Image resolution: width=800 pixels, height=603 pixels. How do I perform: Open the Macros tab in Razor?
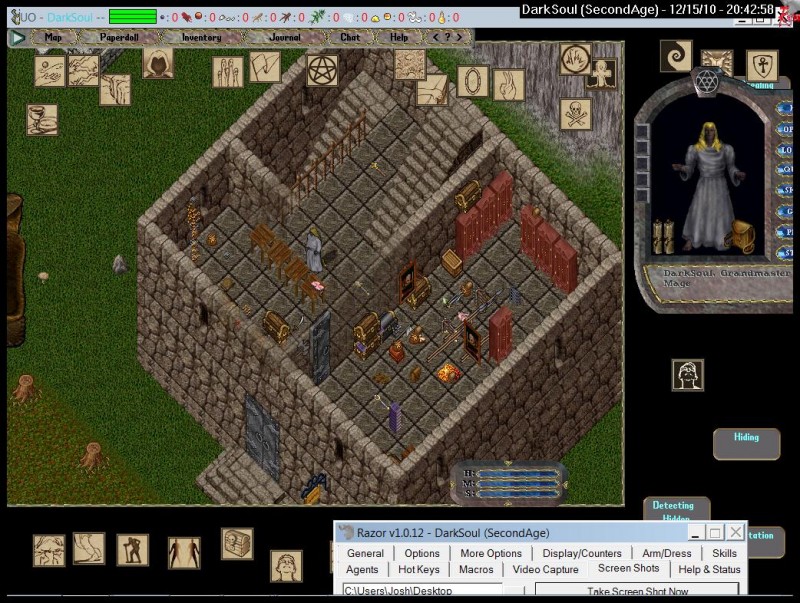476,570
